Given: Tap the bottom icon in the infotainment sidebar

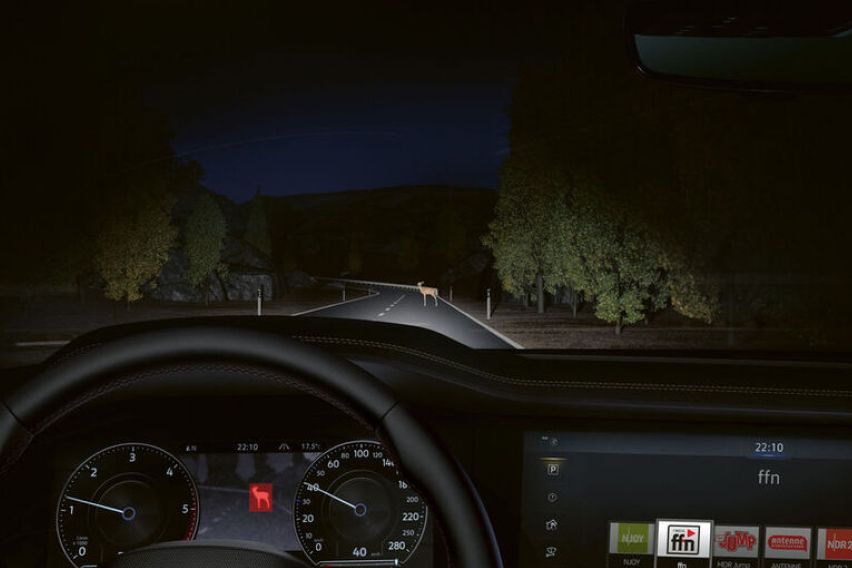Looking at the screenshot, I should tap(552, 551).
